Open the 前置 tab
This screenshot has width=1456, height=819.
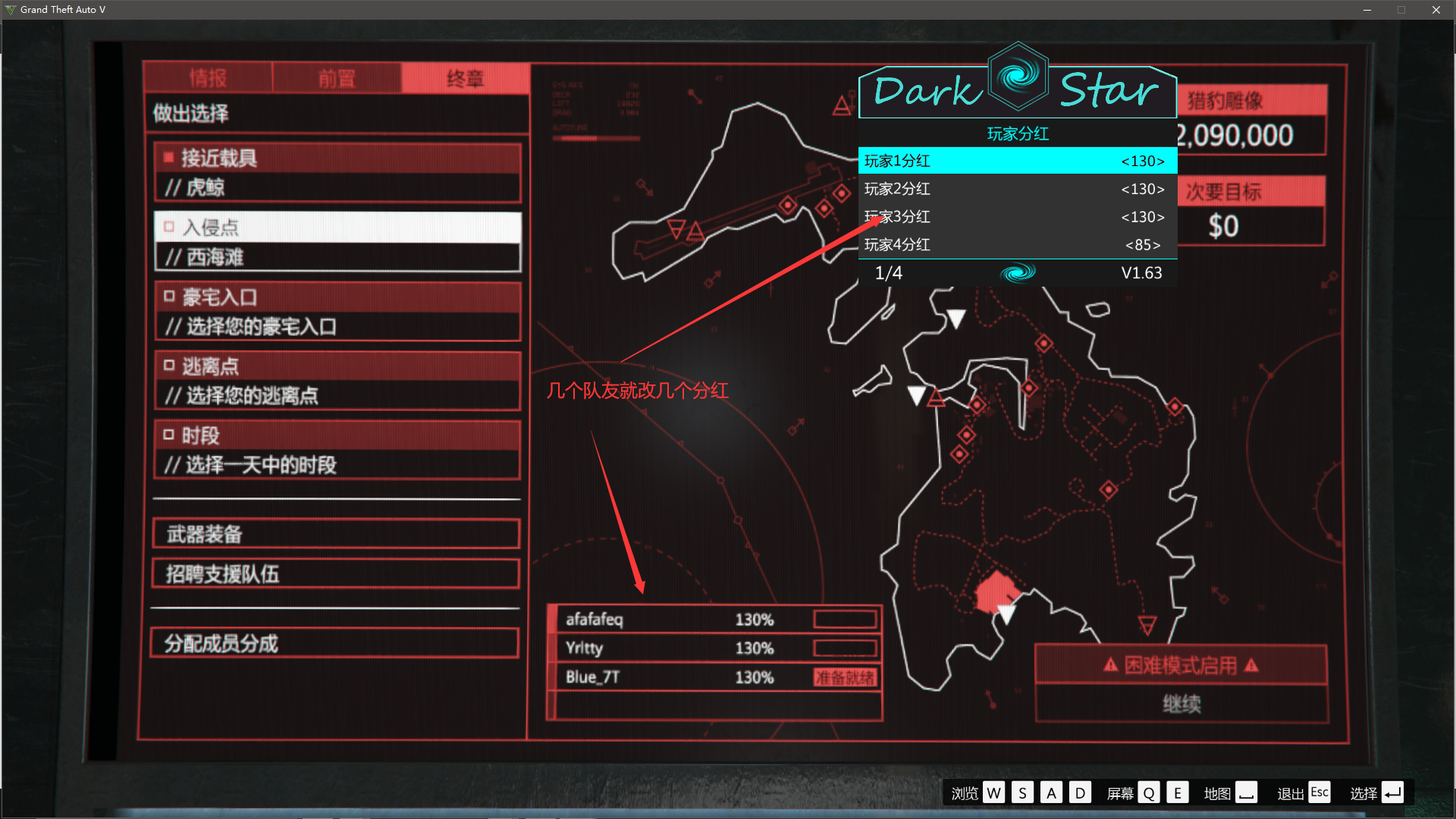(x=336, y=78)
